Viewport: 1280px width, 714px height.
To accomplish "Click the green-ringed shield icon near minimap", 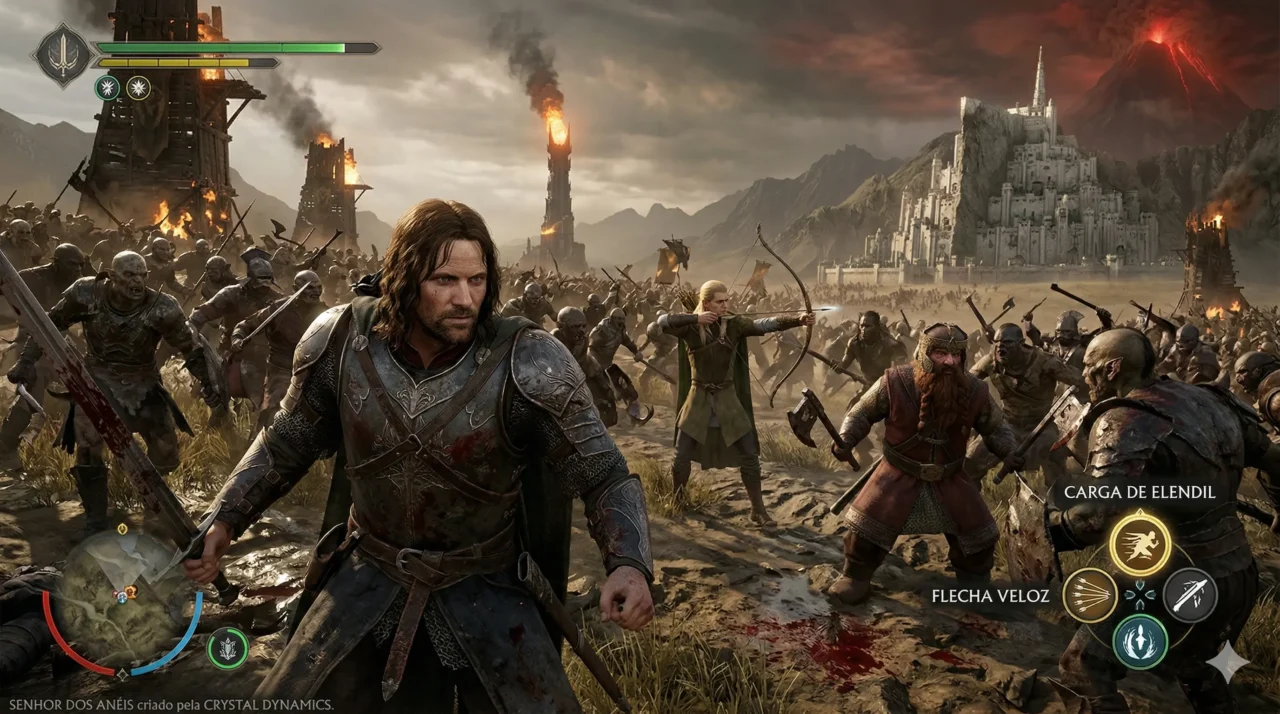I will point(228,649).
